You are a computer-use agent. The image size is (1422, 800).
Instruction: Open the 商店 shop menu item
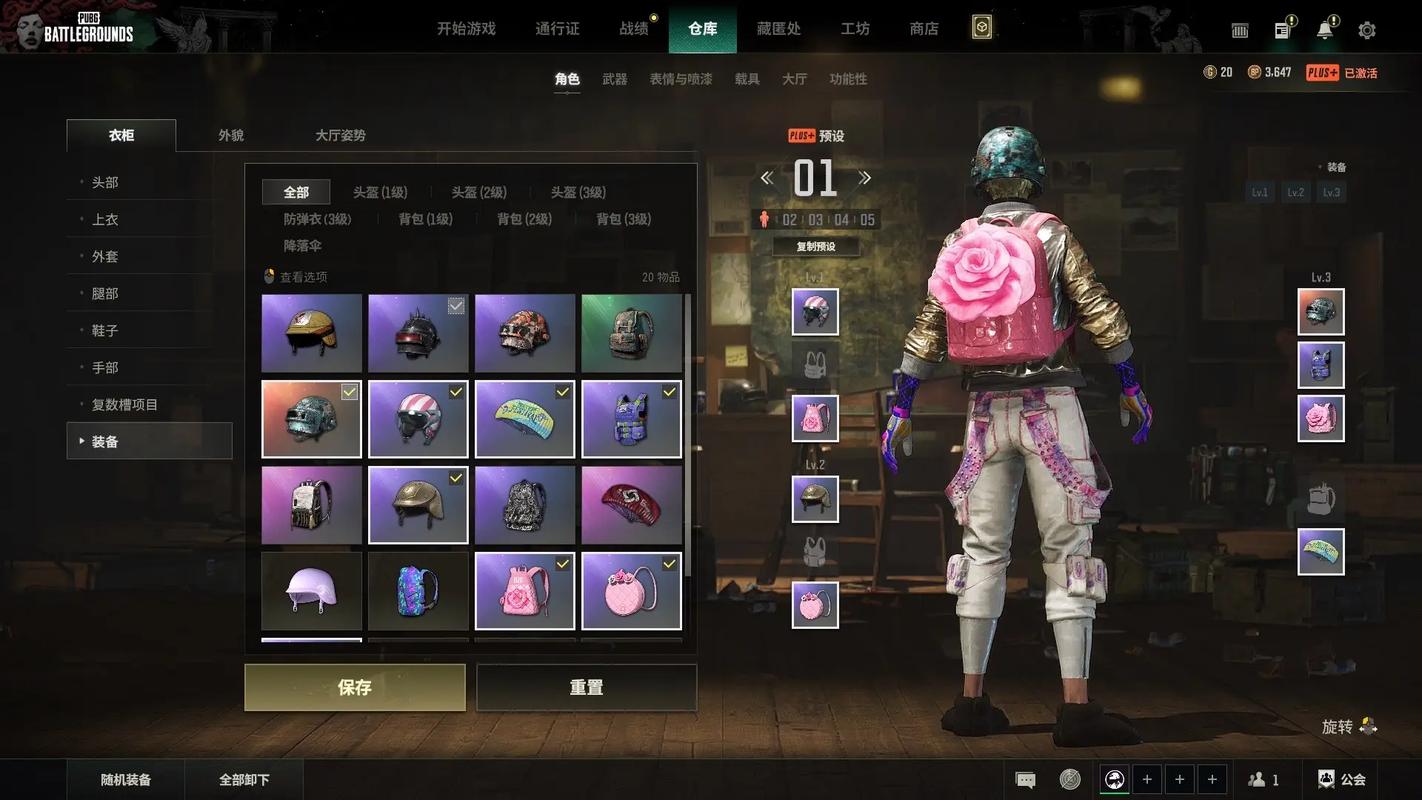(x=923, y=27)
